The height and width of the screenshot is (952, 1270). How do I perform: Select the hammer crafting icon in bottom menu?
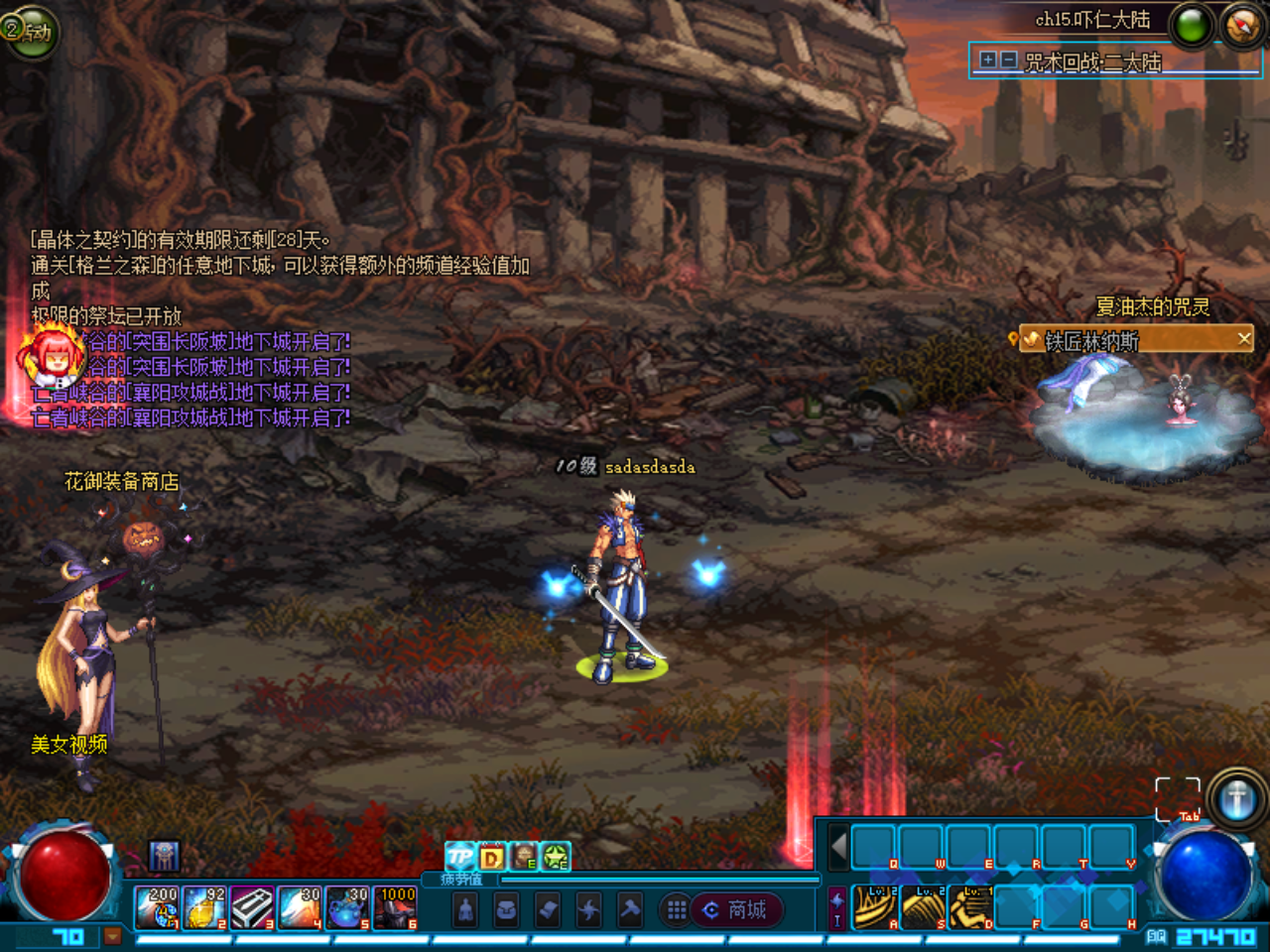click(x=629, y=909)
